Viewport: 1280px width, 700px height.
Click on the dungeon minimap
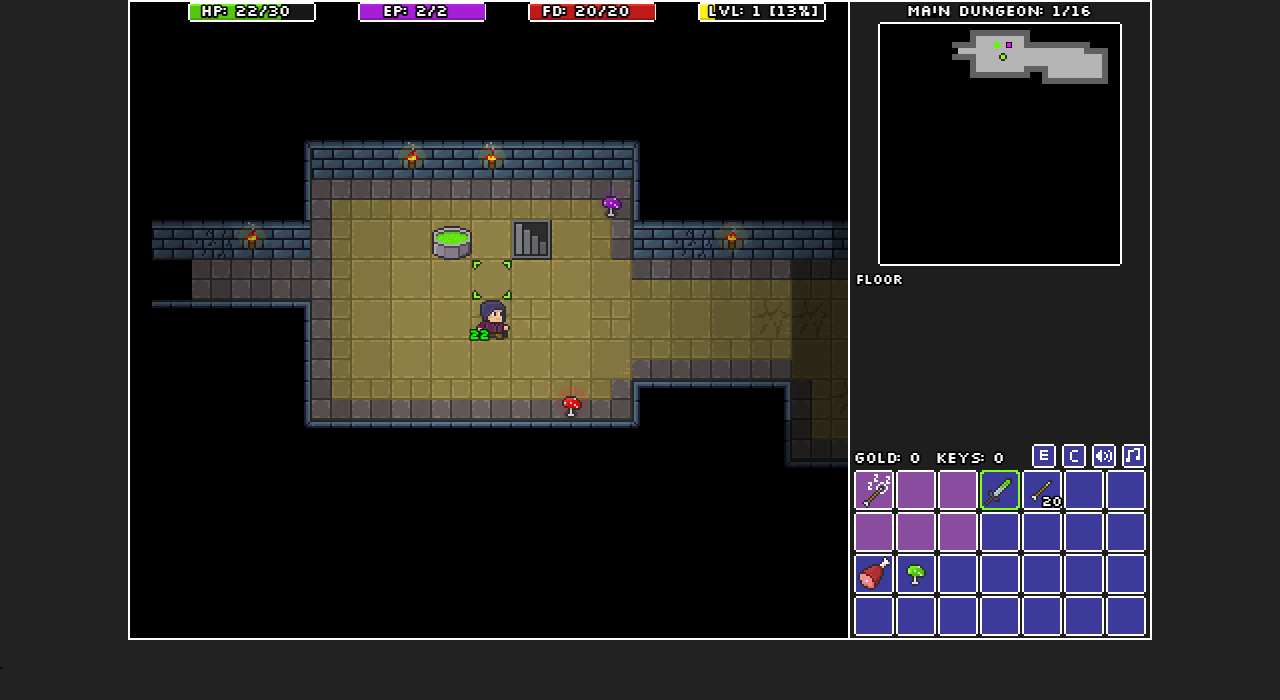point(1000,144)
